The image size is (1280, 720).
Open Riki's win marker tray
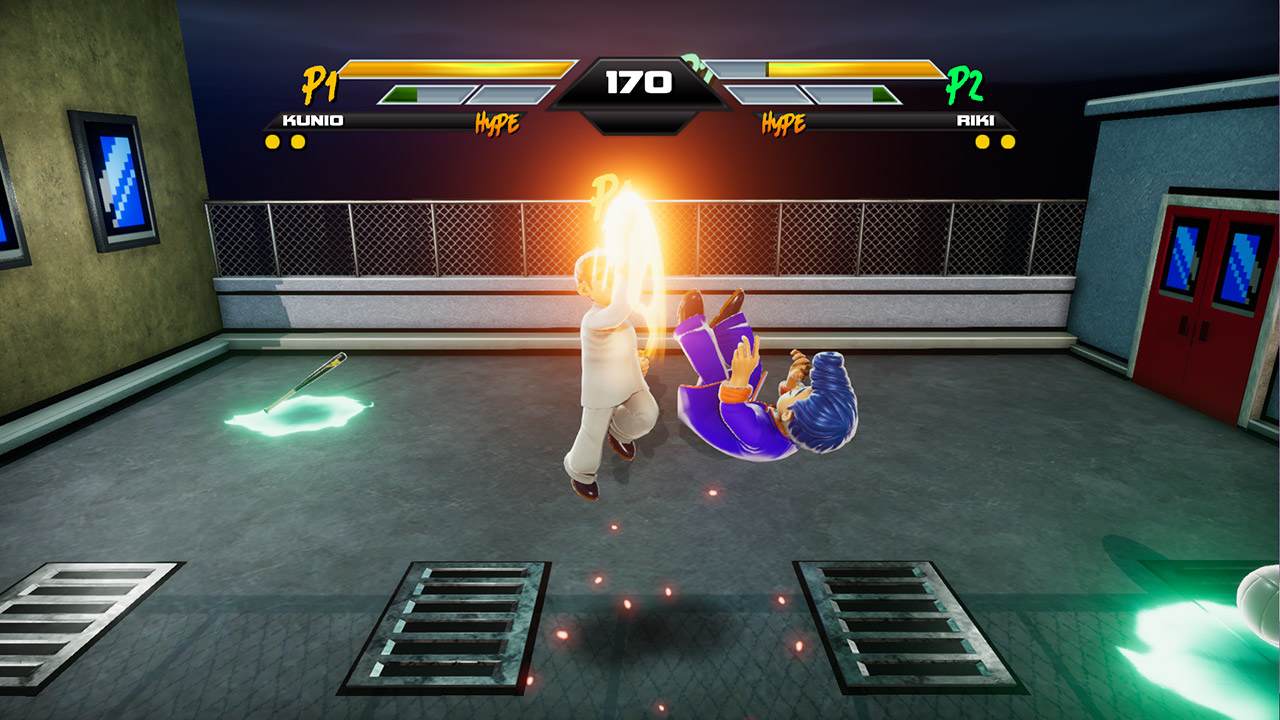pos(995,141)
